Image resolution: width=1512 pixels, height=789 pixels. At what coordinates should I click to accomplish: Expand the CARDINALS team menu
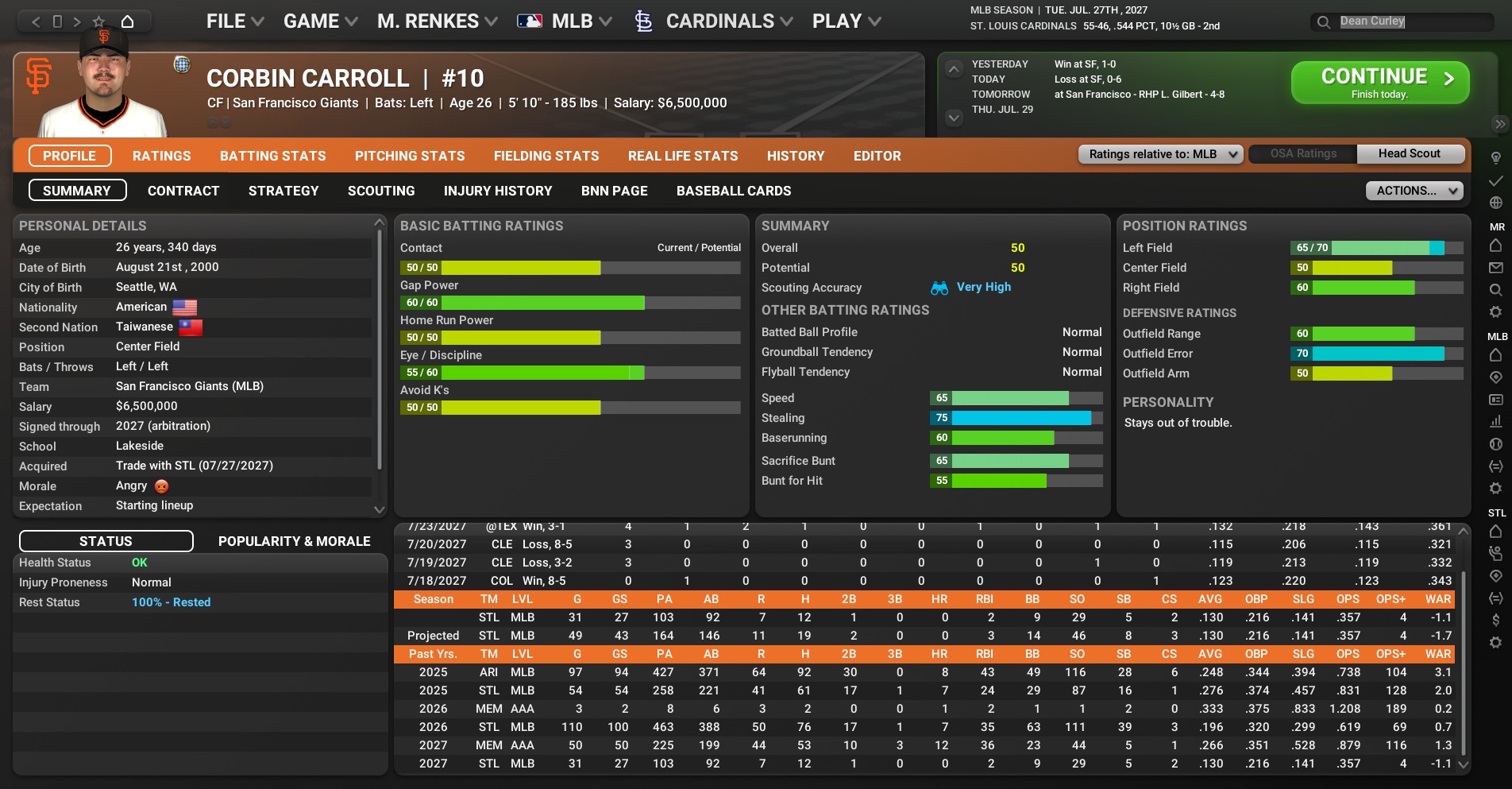pos(719,21)
